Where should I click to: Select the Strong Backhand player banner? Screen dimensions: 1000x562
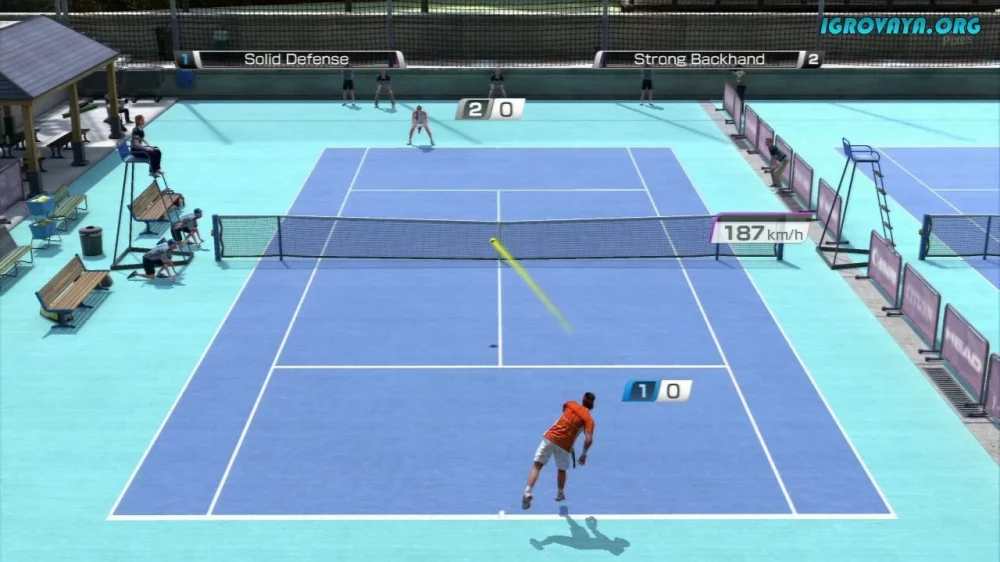[x=706, y=59]
